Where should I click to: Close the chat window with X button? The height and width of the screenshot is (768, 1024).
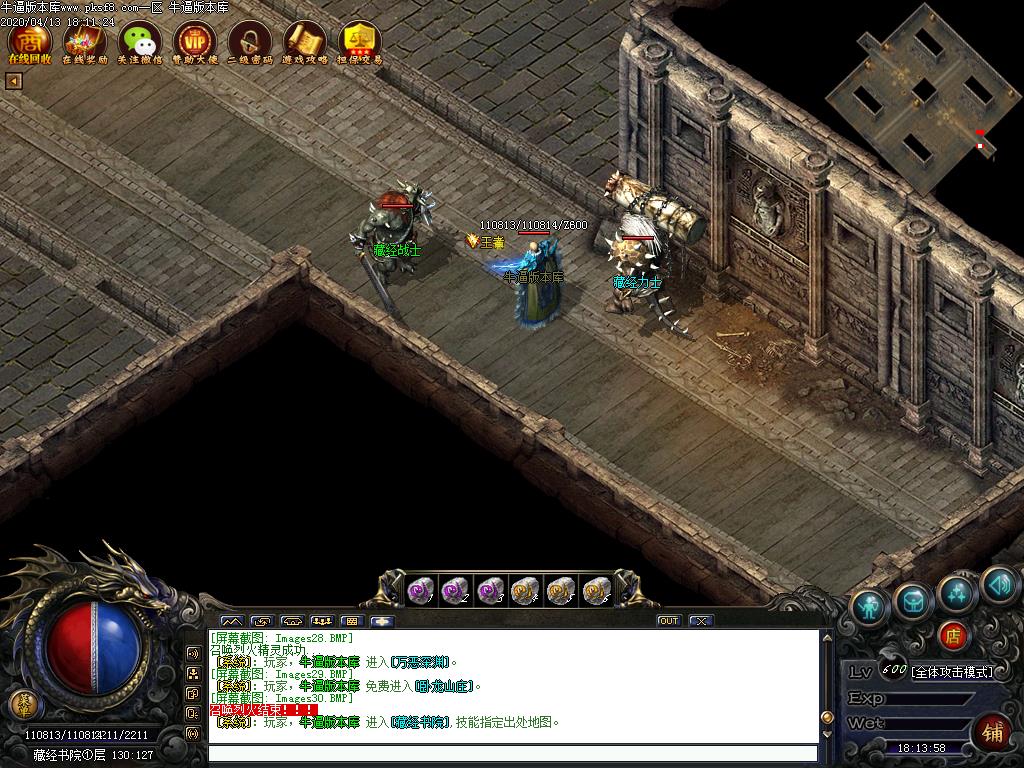coord(700,621)
